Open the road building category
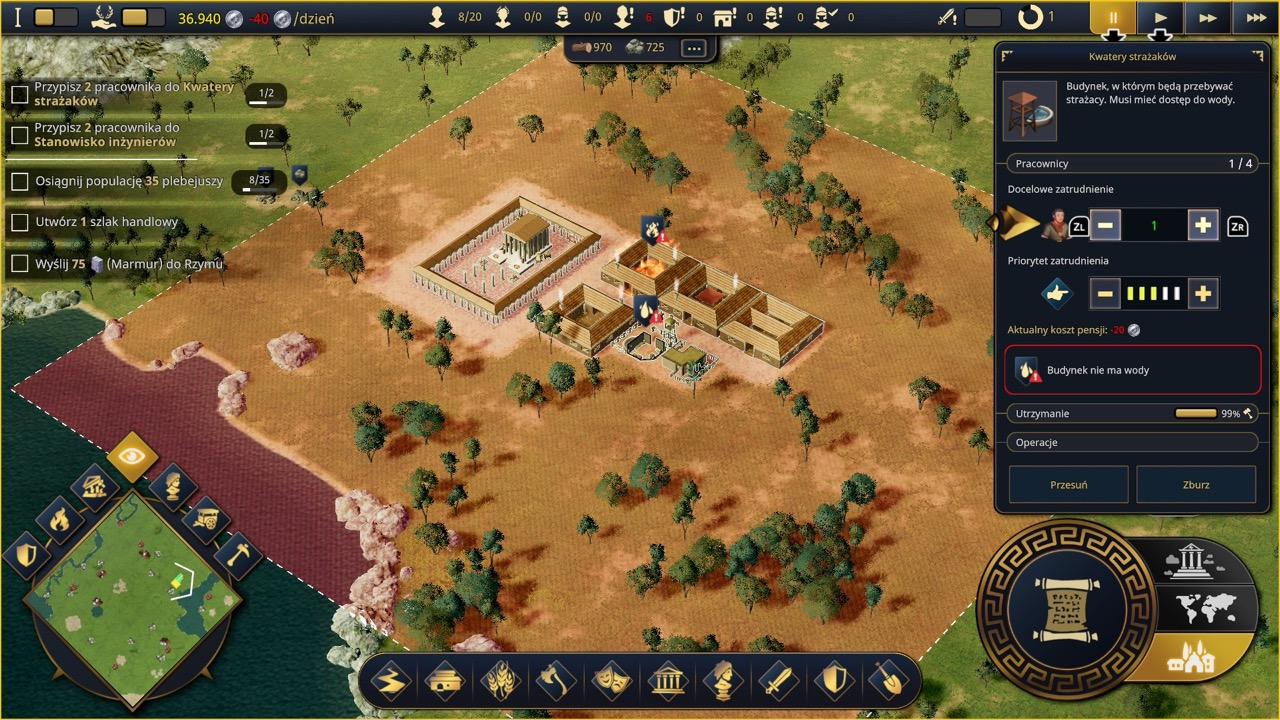Viewport: 1280px width, 720px height. click(390, 682)
